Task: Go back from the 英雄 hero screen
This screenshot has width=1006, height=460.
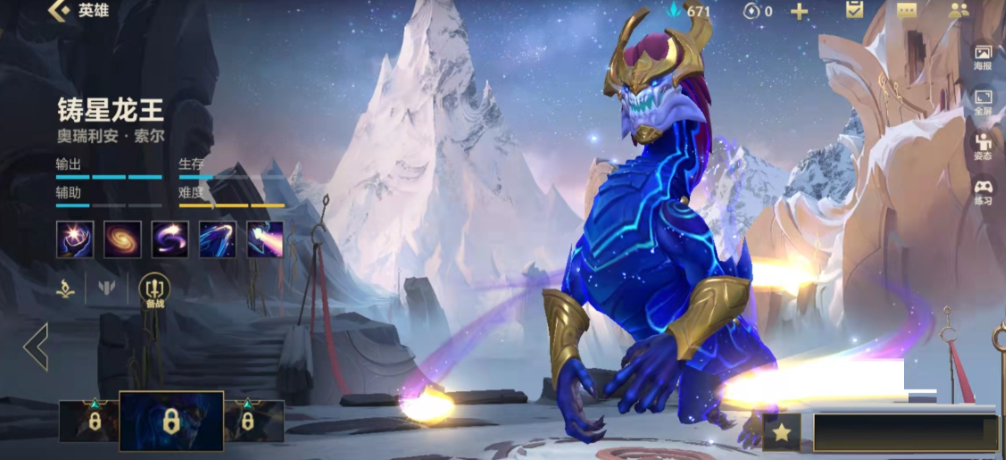Action: tap(60, 12)
